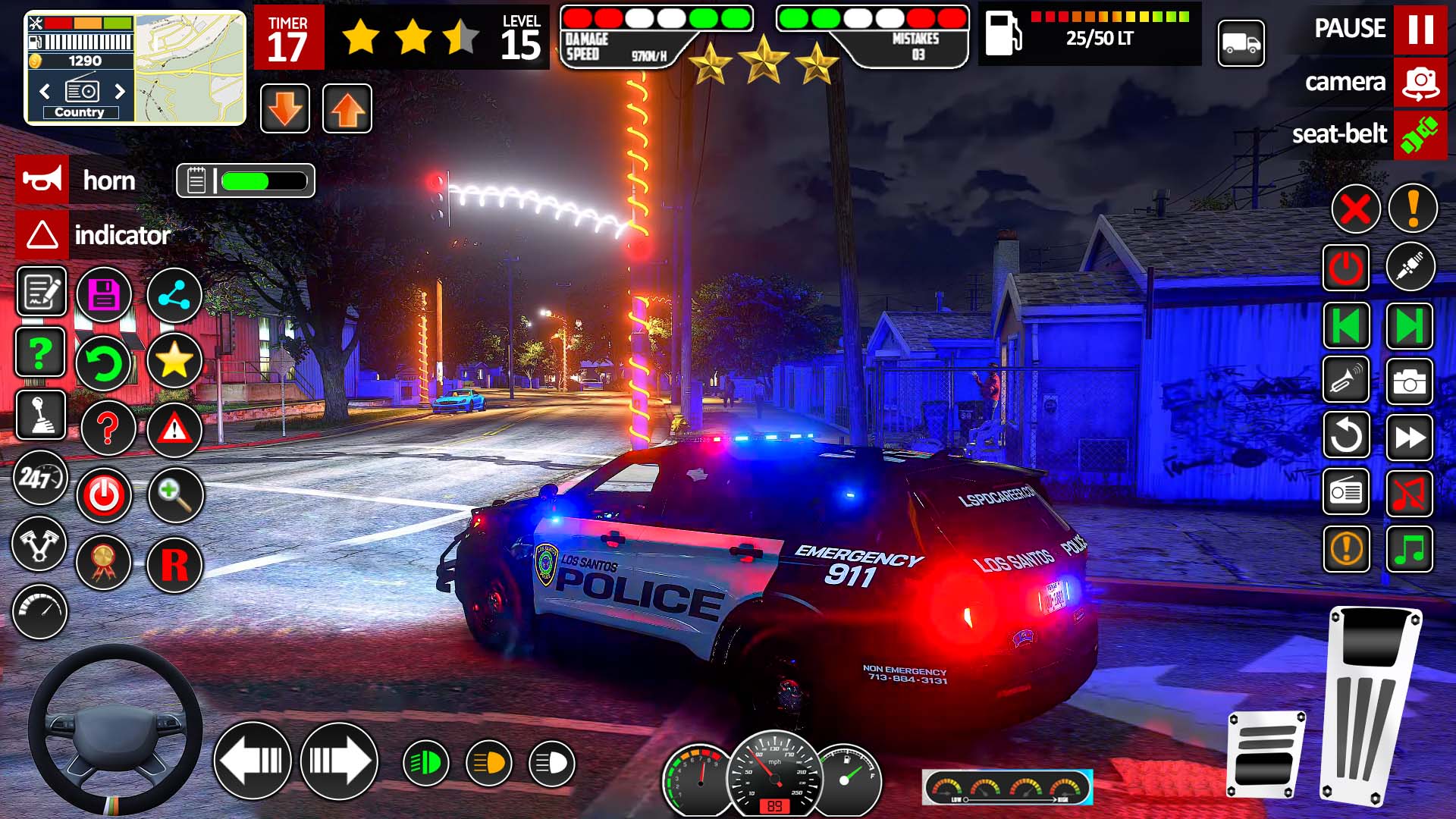Take a screenshot with the camera icon
The height and width of the screenshot is (819, 1456).
tap(1409, 381)
